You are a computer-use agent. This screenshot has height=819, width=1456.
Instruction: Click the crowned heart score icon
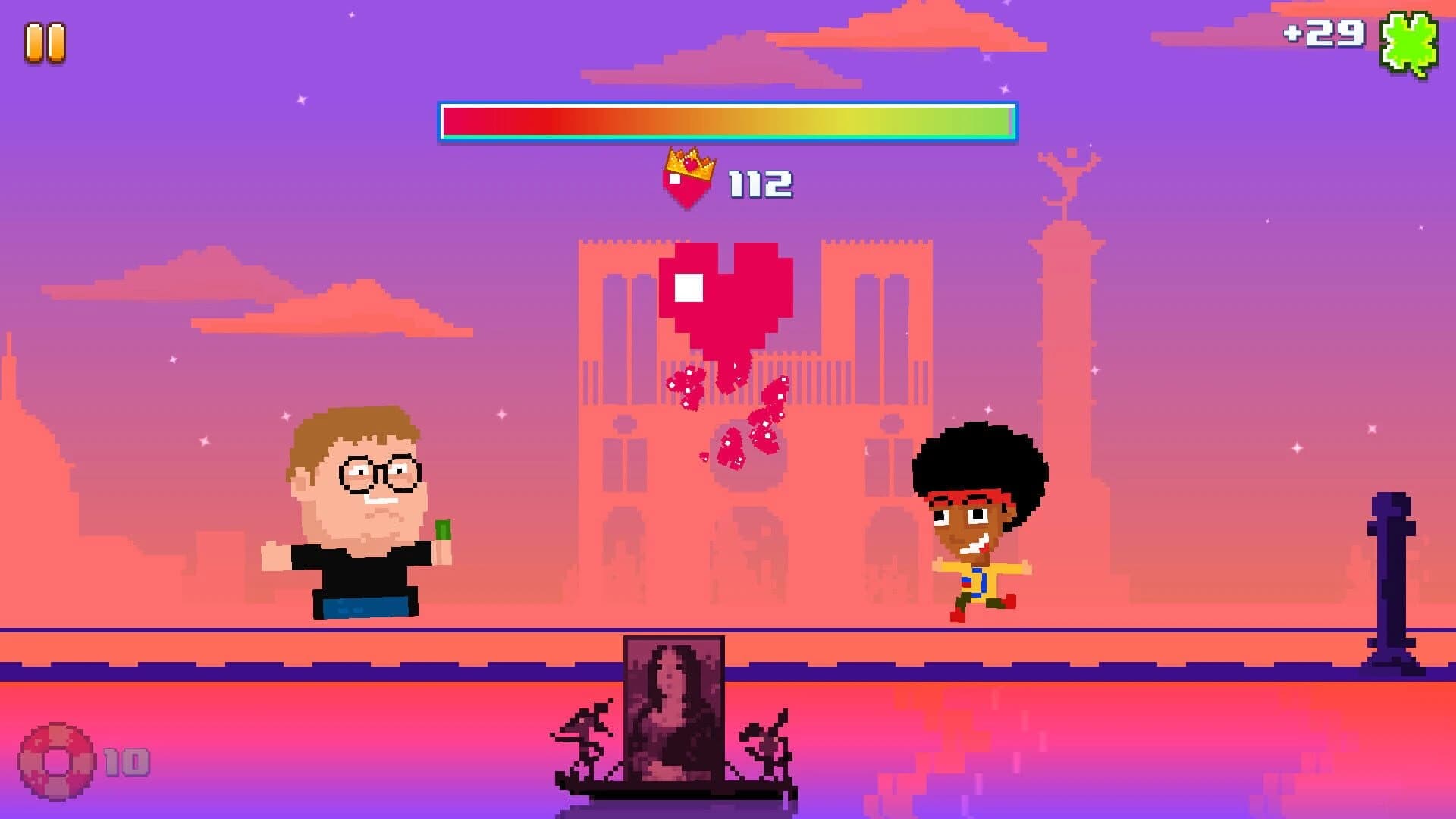(x=689, y=180)
